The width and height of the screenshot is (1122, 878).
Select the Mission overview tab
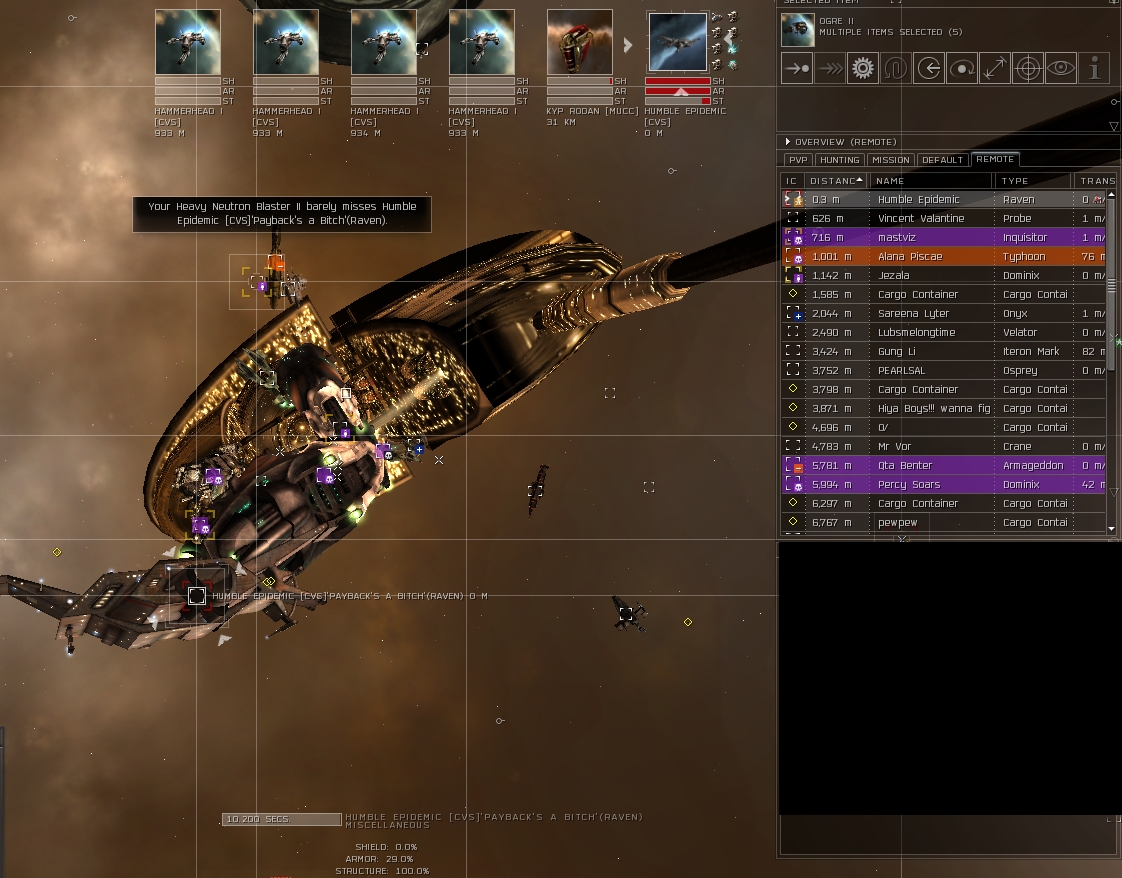(891, 160)
